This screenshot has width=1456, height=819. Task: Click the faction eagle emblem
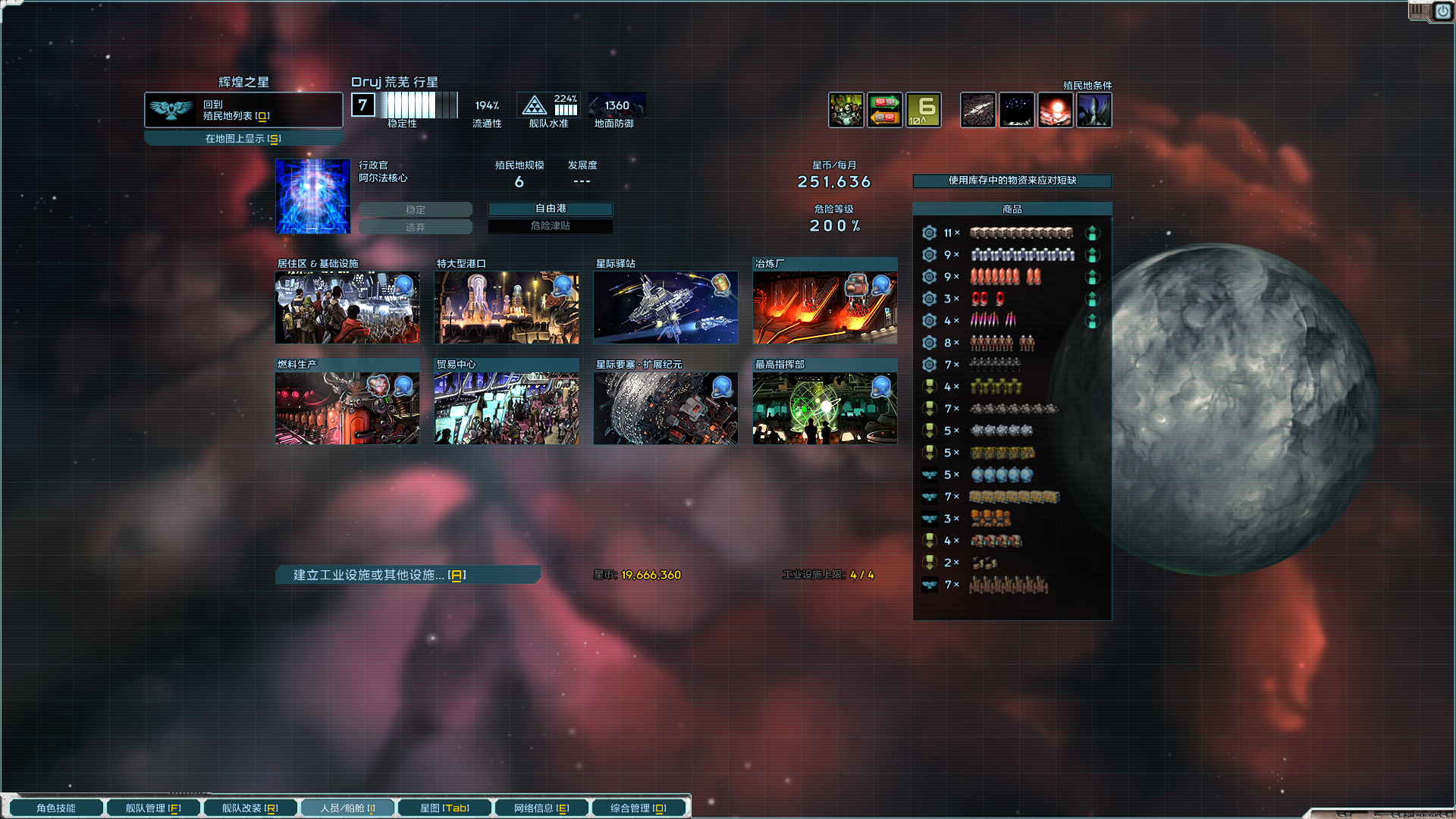click(171, 109)
